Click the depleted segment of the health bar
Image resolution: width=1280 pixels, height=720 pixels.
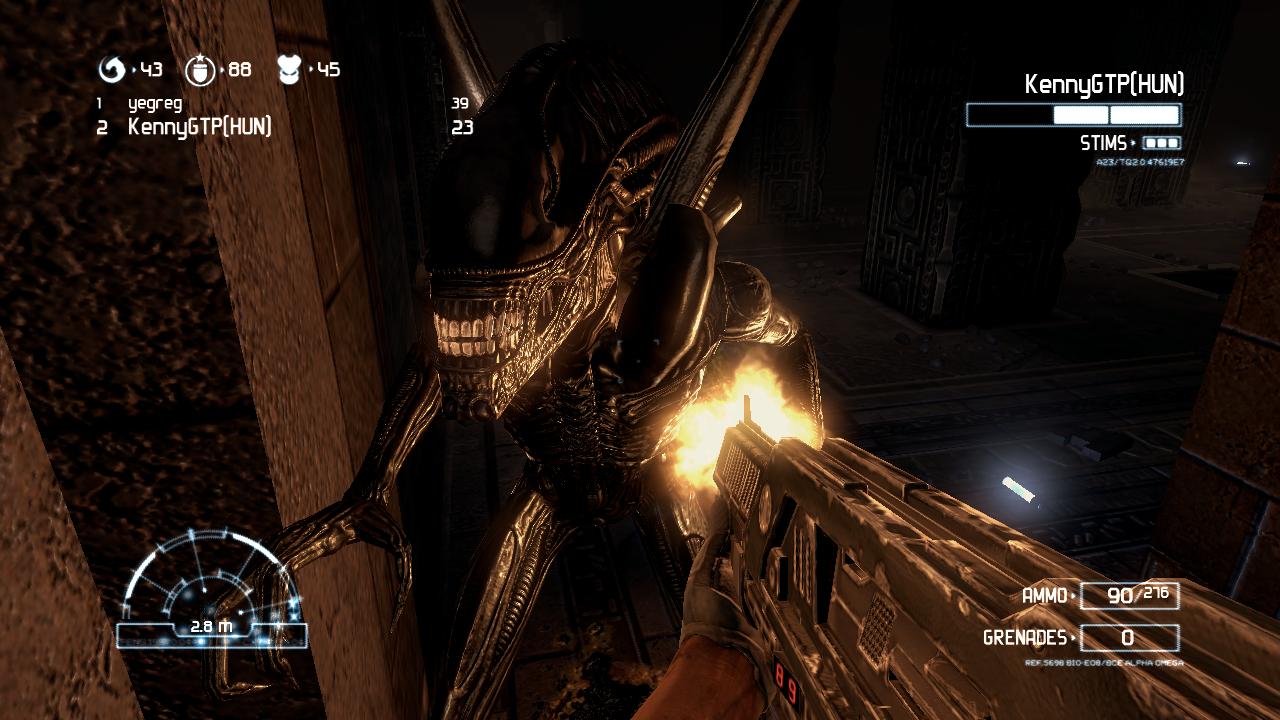pyautogui.click(x=1010, y=115)
